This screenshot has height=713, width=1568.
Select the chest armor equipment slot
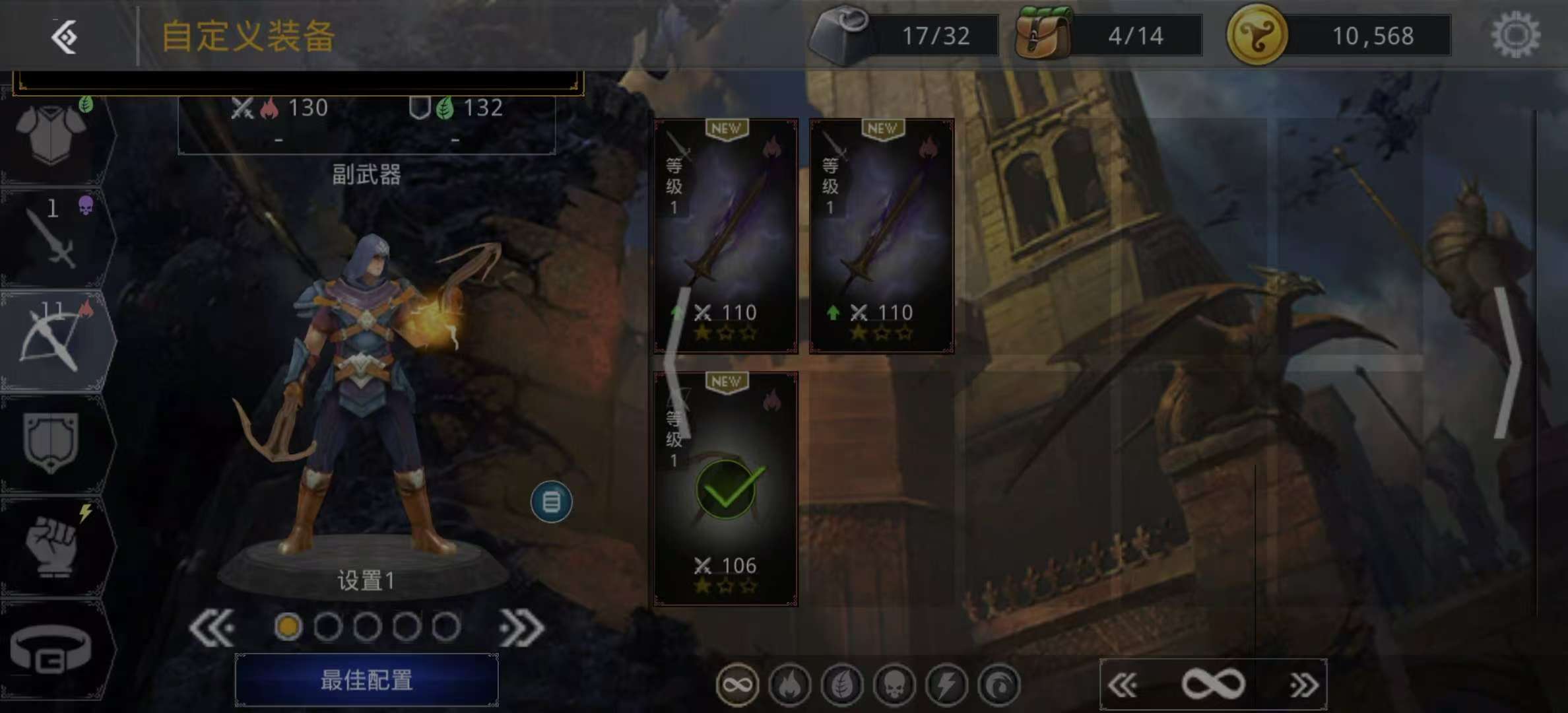point(53,135)
